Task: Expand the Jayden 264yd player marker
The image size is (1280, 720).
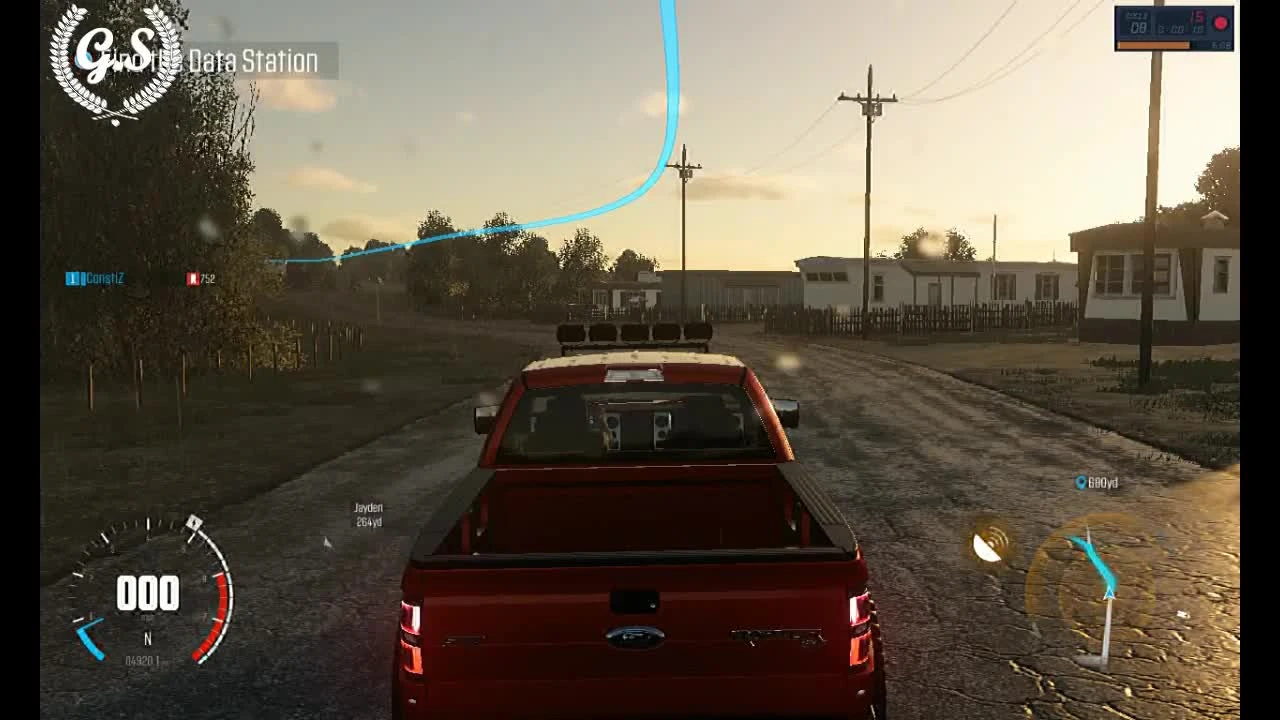Action: (x=367, y=515)
